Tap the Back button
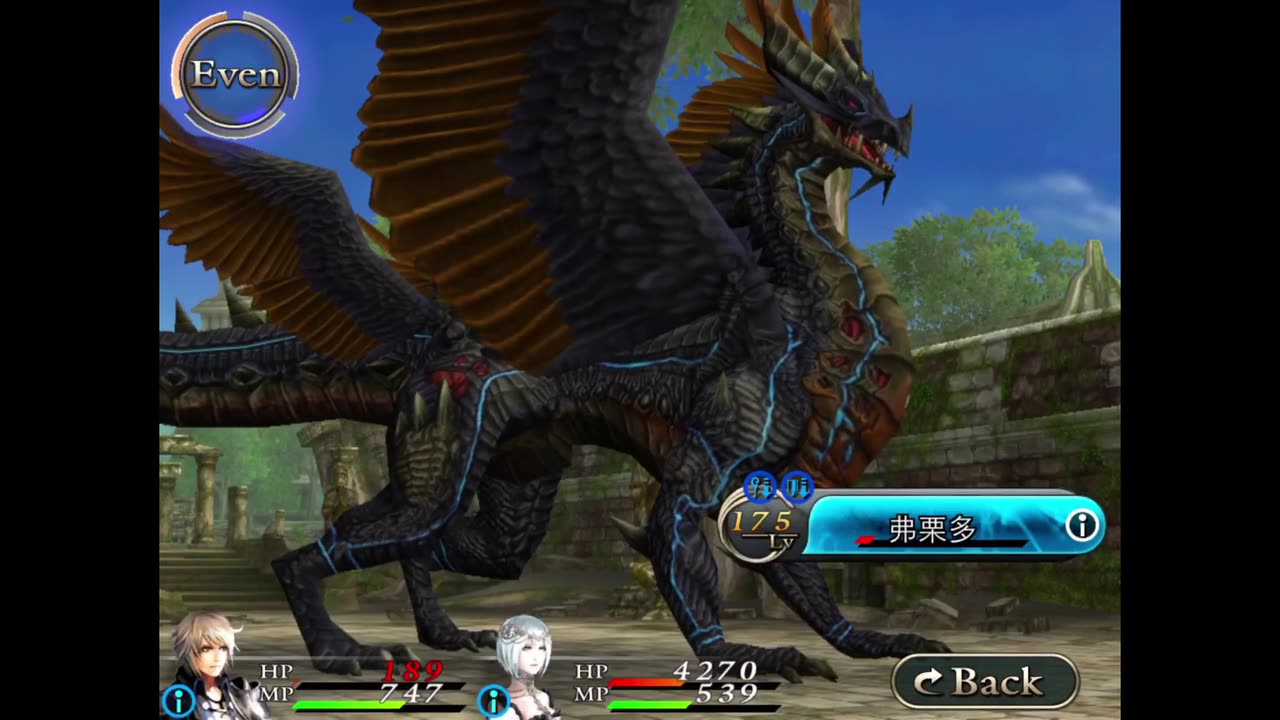 (984, 682)
